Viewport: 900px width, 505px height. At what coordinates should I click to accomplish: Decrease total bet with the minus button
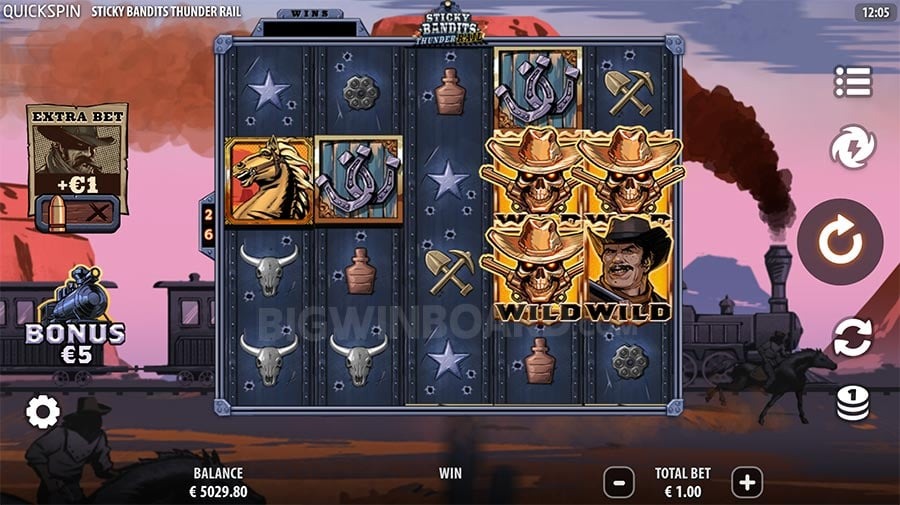[x=619, y=483]
